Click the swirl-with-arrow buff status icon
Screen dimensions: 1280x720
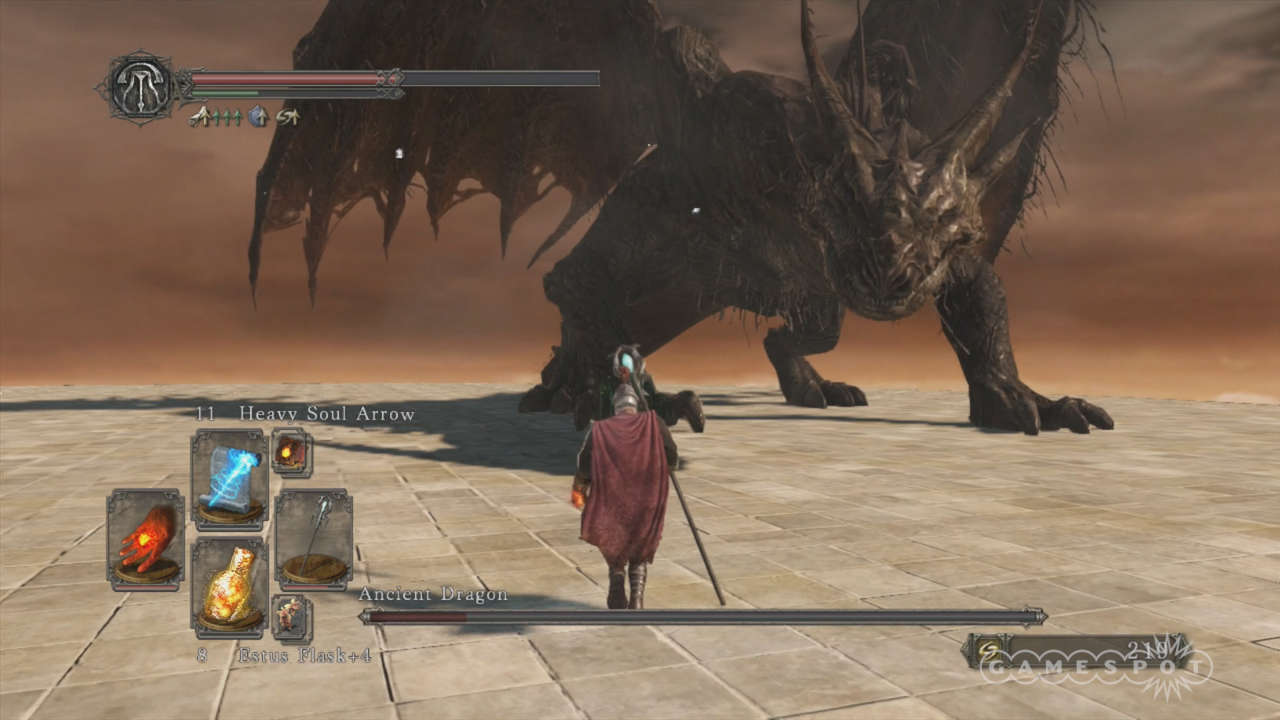coord(288,117)
